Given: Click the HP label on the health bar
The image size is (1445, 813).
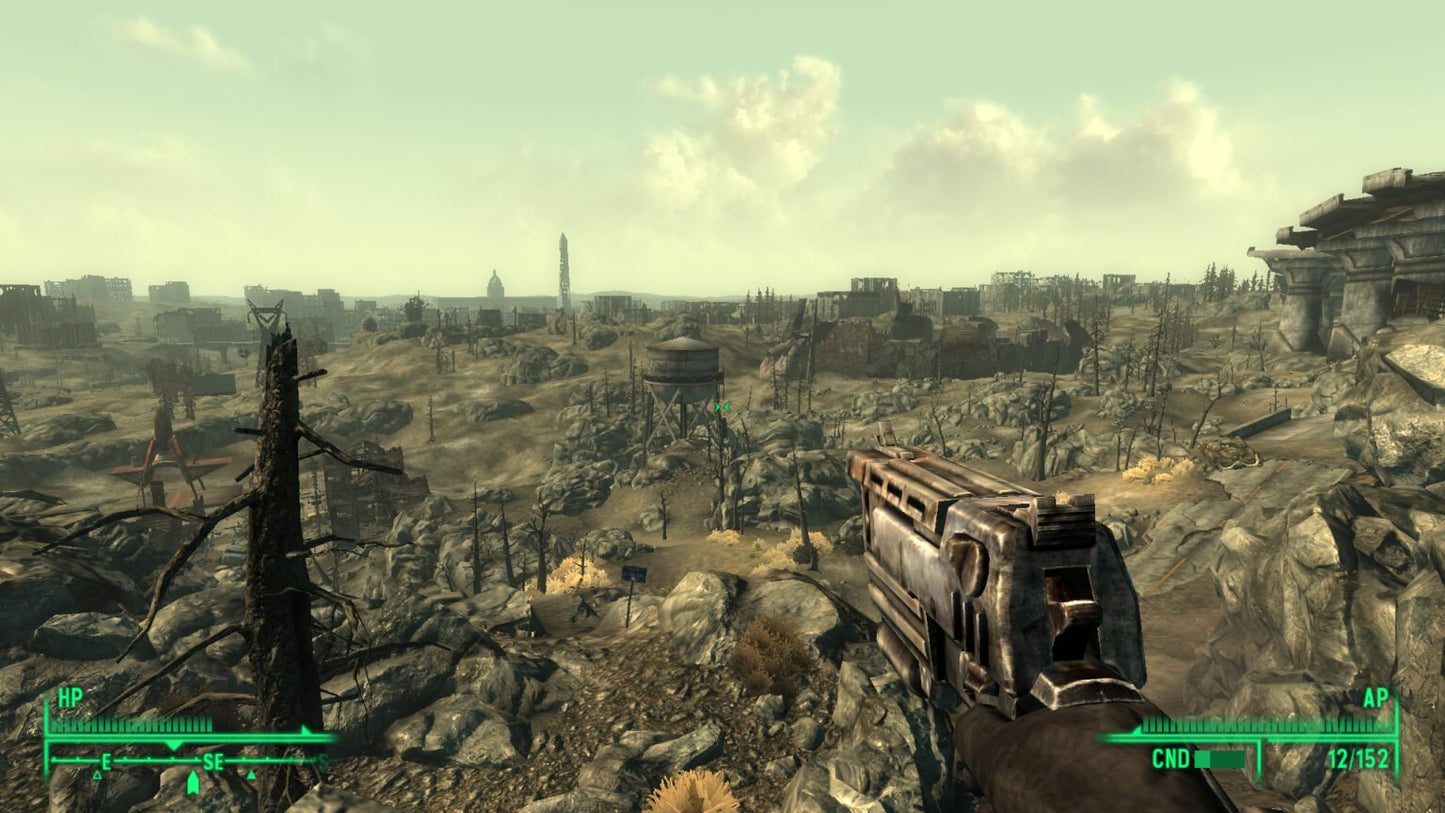Looking at the screenshot, I should click(x=70, y=698).
